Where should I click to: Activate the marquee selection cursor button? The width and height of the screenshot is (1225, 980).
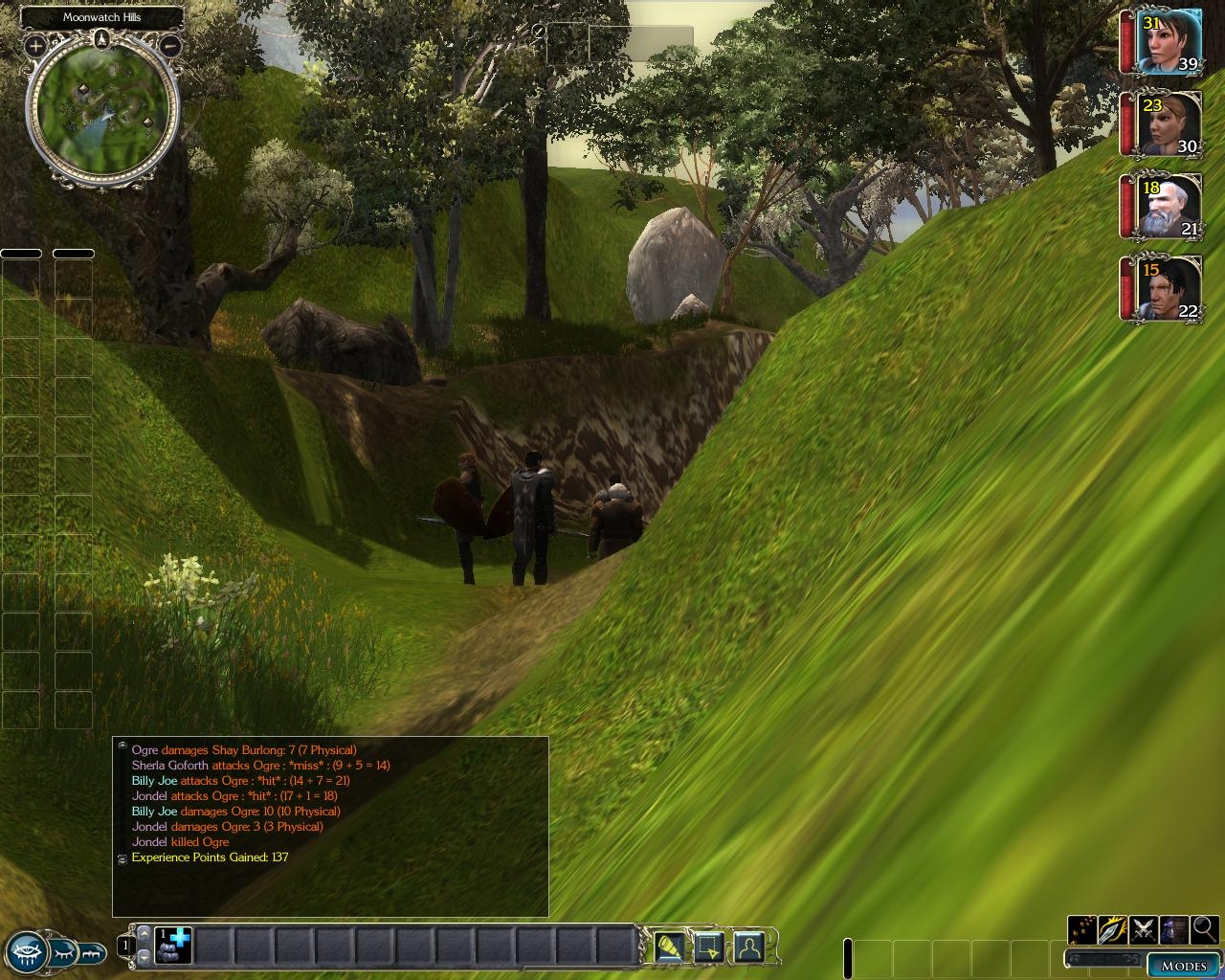point(709,947)
